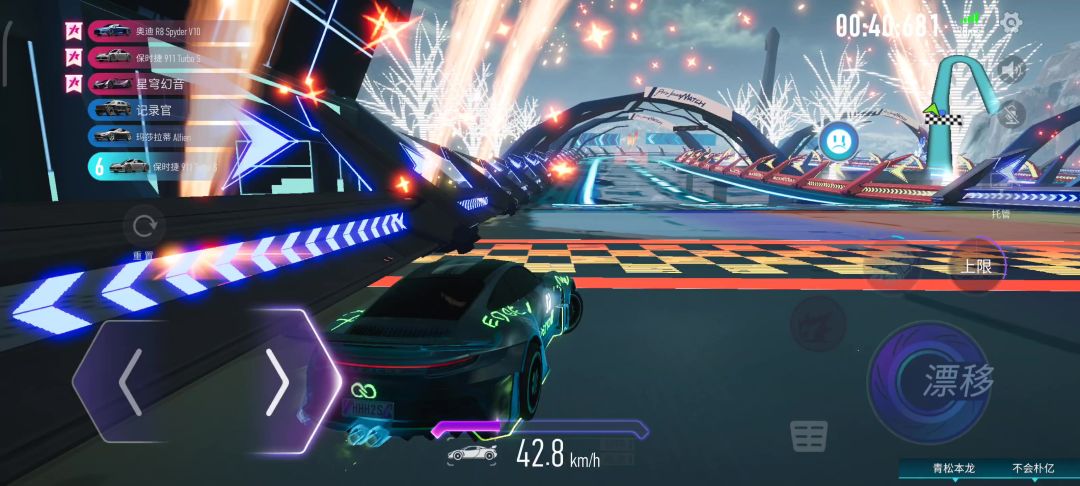
Task: Toggle the crossed-out microphone icon
Action: click(1012, 113)
